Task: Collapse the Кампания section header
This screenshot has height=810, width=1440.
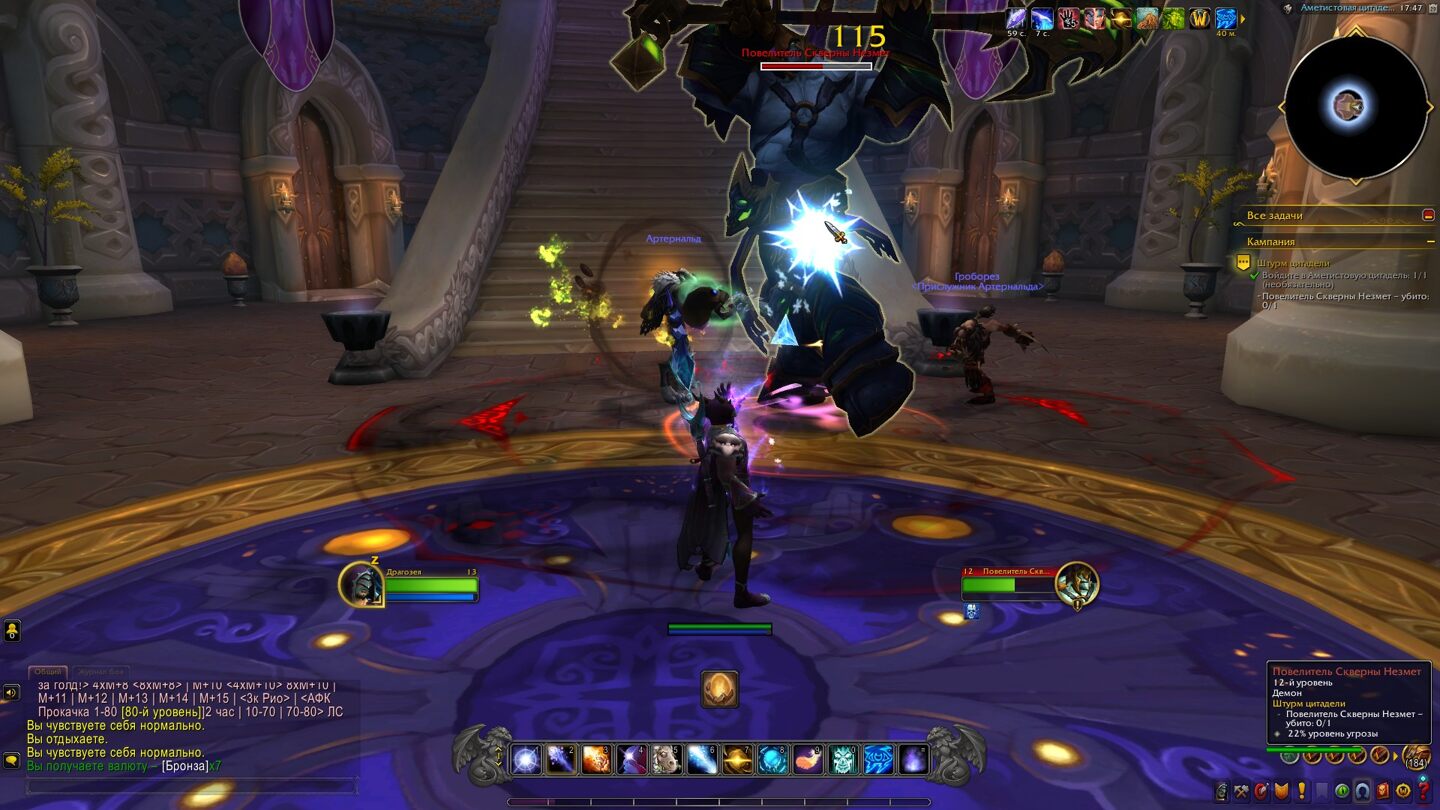Action: [x=1428, y=242]
